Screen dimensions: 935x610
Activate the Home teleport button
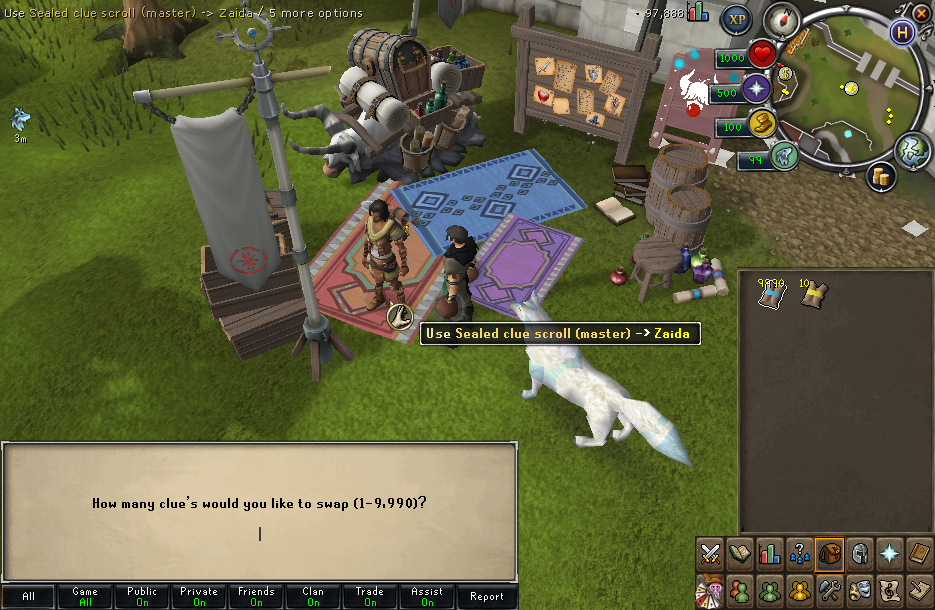pyautogui.click(x=904, y=31)
